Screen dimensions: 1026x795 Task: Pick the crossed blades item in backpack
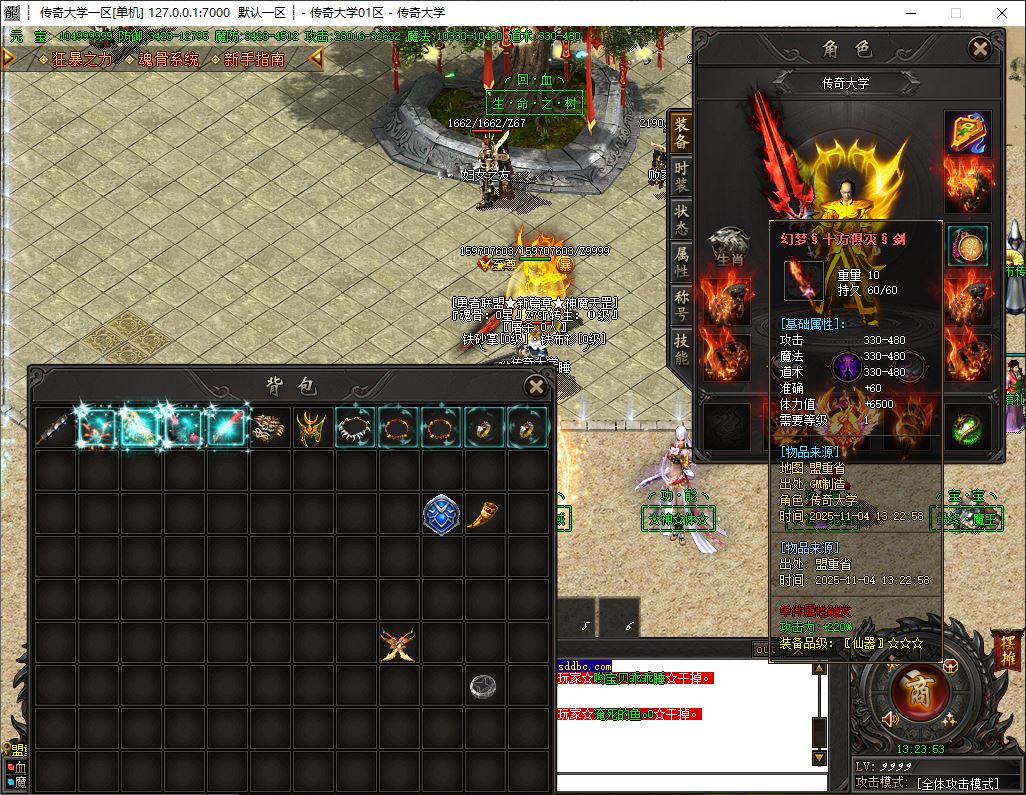(x=398, y=643)
